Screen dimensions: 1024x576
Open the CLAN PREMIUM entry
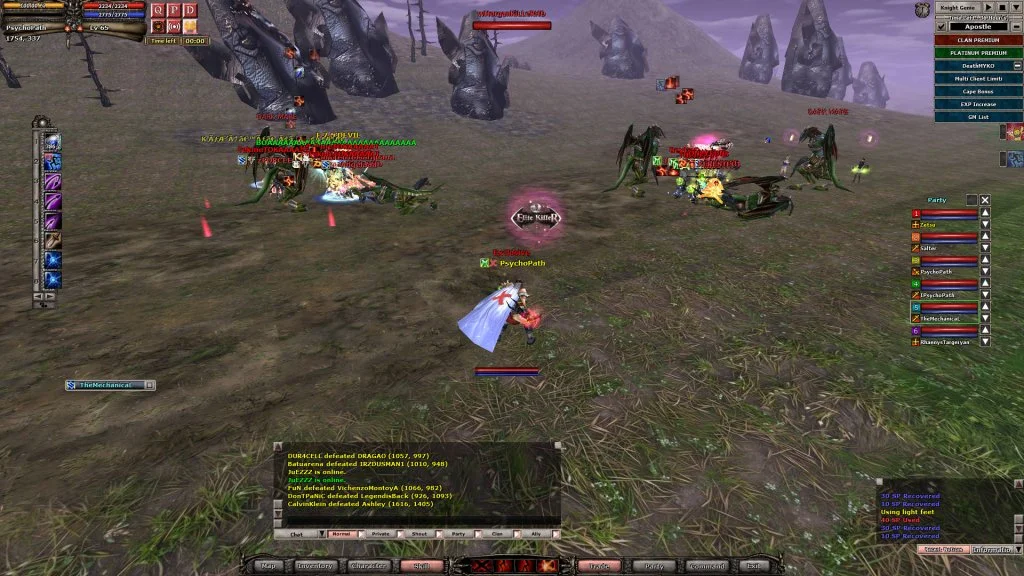[978, 40]
